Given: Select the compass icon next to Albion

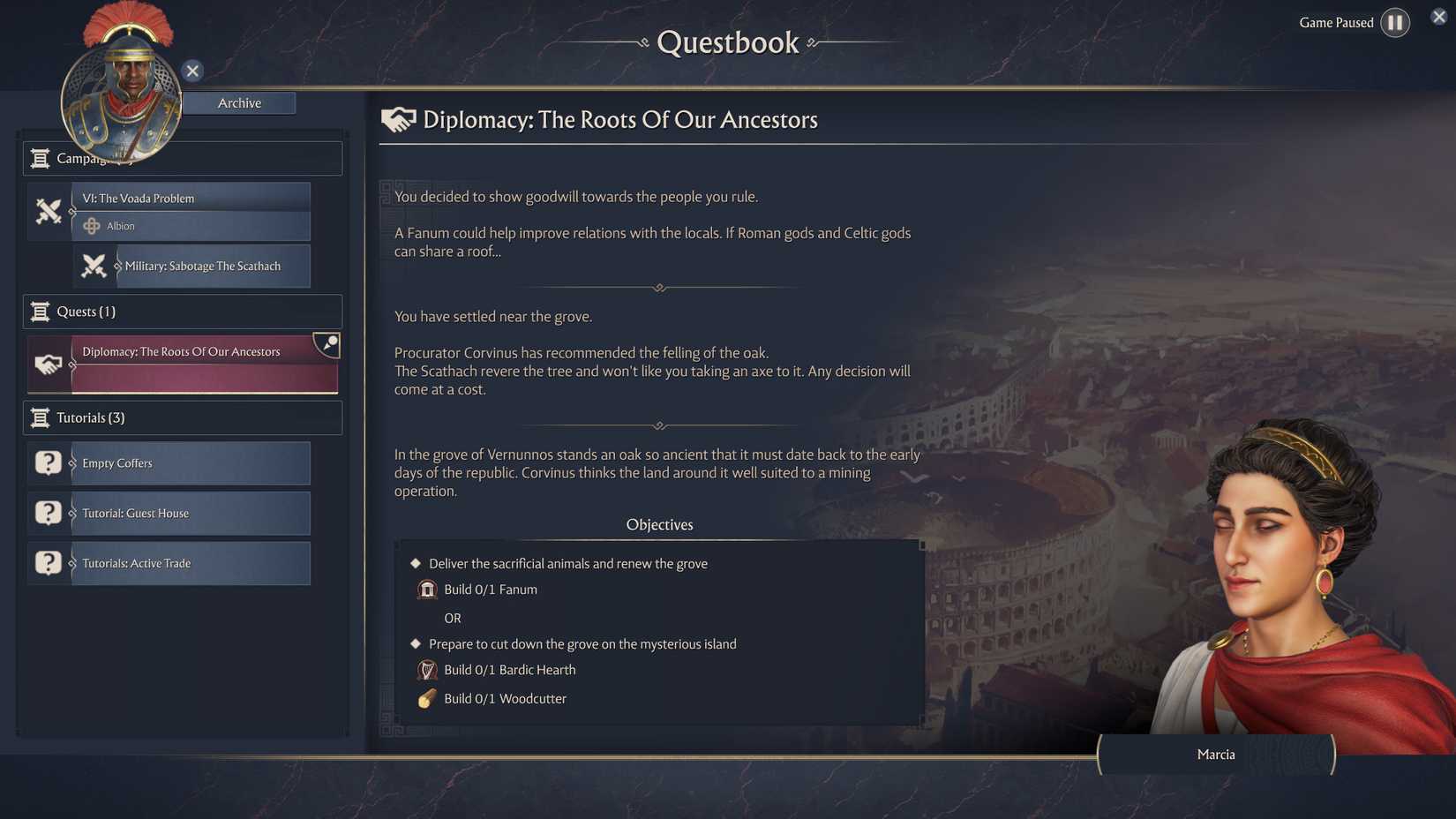Looking at the screenshot, I should pyautogui.click(x=92, y=226).
